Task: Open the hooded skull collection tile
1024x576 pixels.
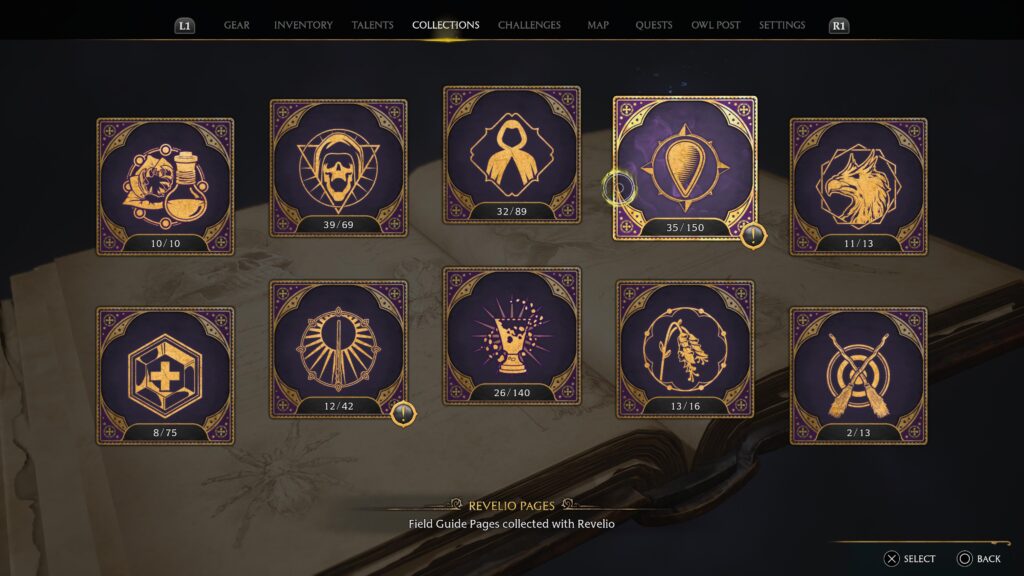Action: point(338,168)
